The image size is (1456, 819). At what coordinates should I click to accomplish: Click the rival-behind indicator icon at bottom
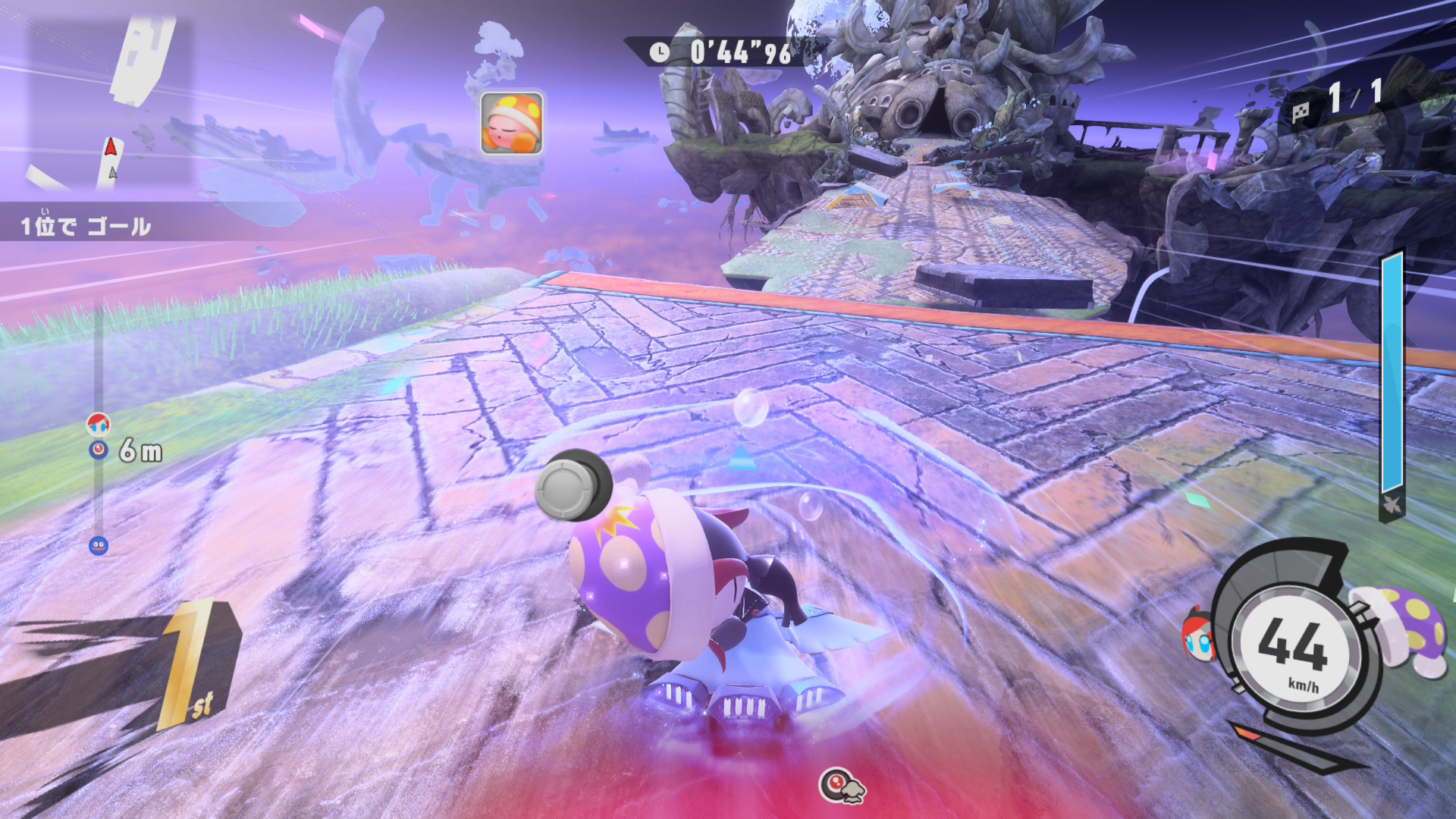pos(843,785)
